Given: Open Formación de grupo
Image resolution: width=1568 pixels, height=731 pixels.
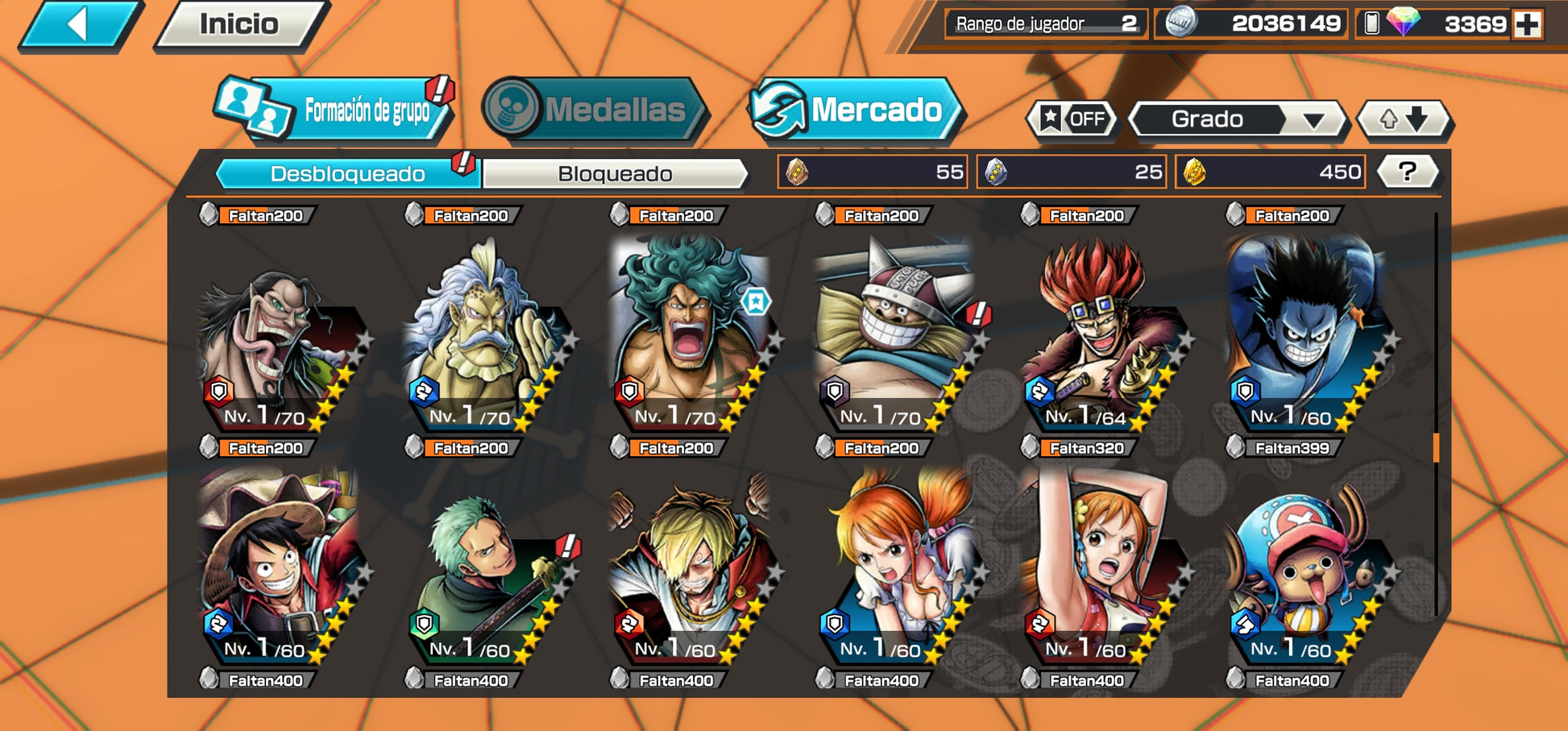Looking at the screenshot, I should (334, 110).
